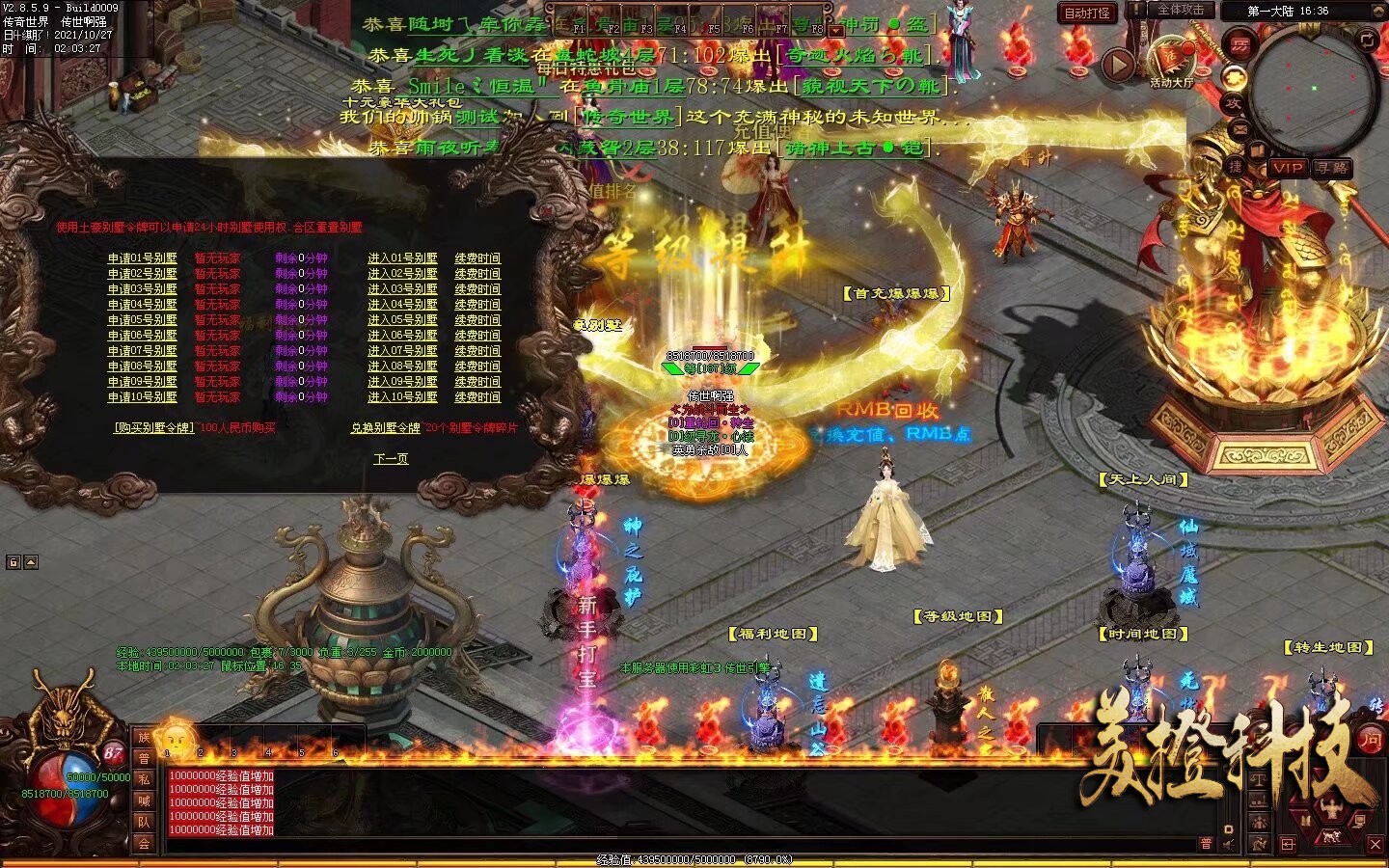The image size is (1389, 868).
Task: Select the angry sun face hotbar slot
Action: [x=176, y=739]
